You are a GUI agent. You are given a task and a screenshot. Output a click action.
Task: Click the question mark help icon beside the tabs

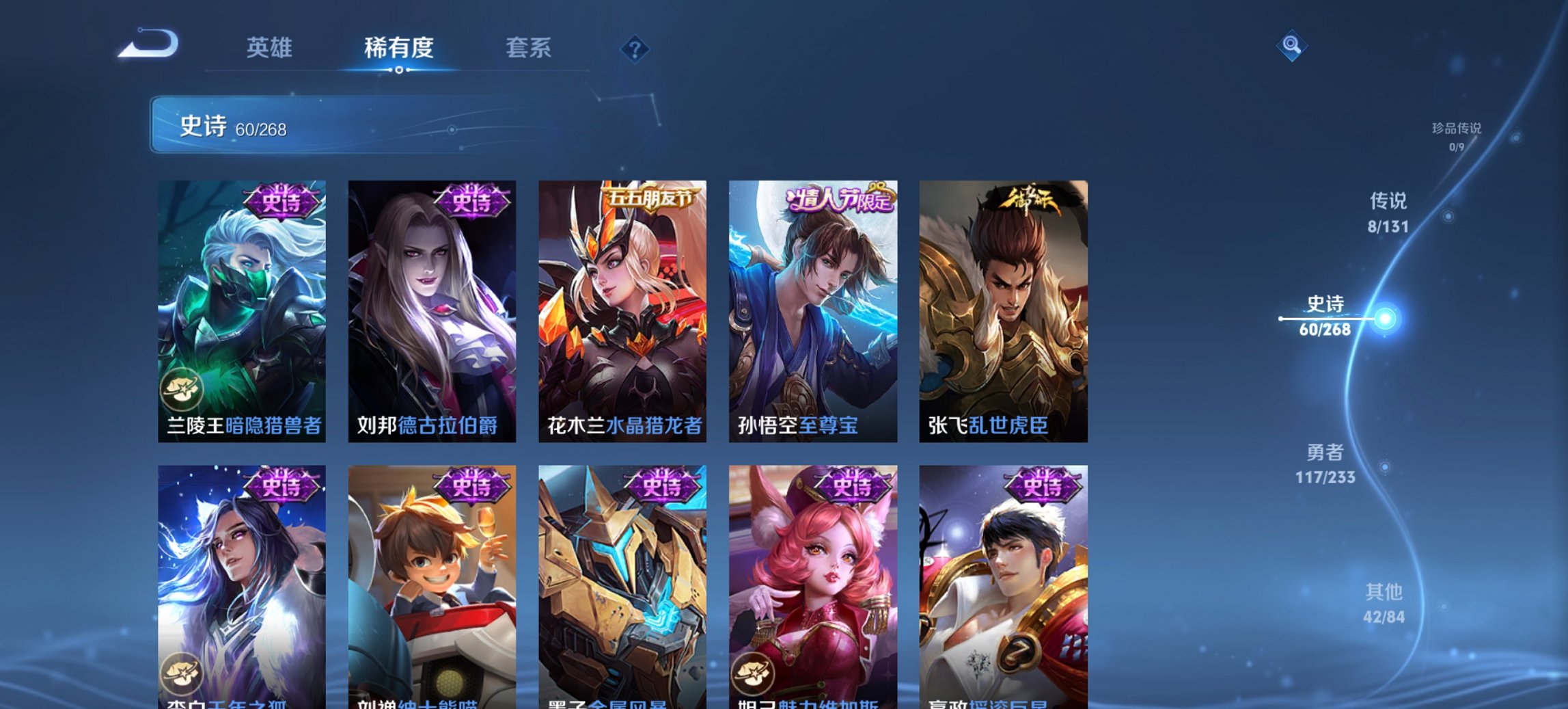(x=635, y=48)
